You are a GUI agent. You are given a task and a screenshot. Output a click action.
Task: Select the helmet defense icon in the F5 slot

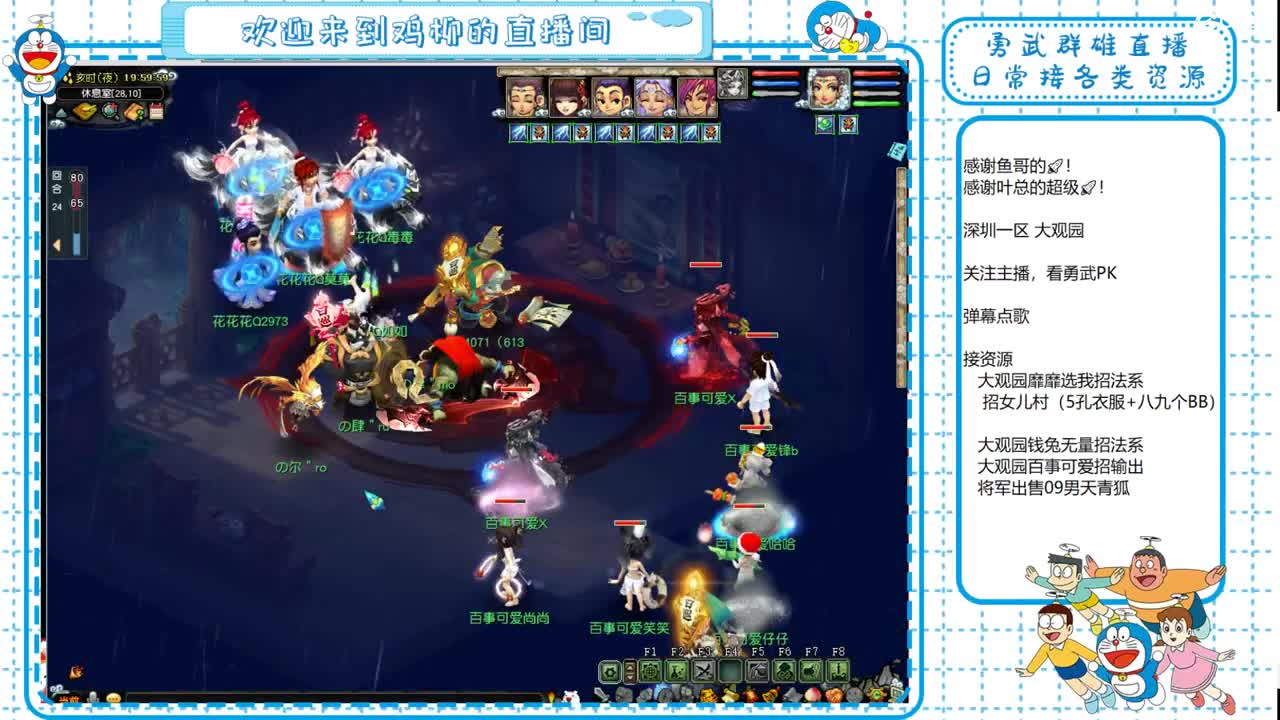pyautogui.click(x=758, y=671)
